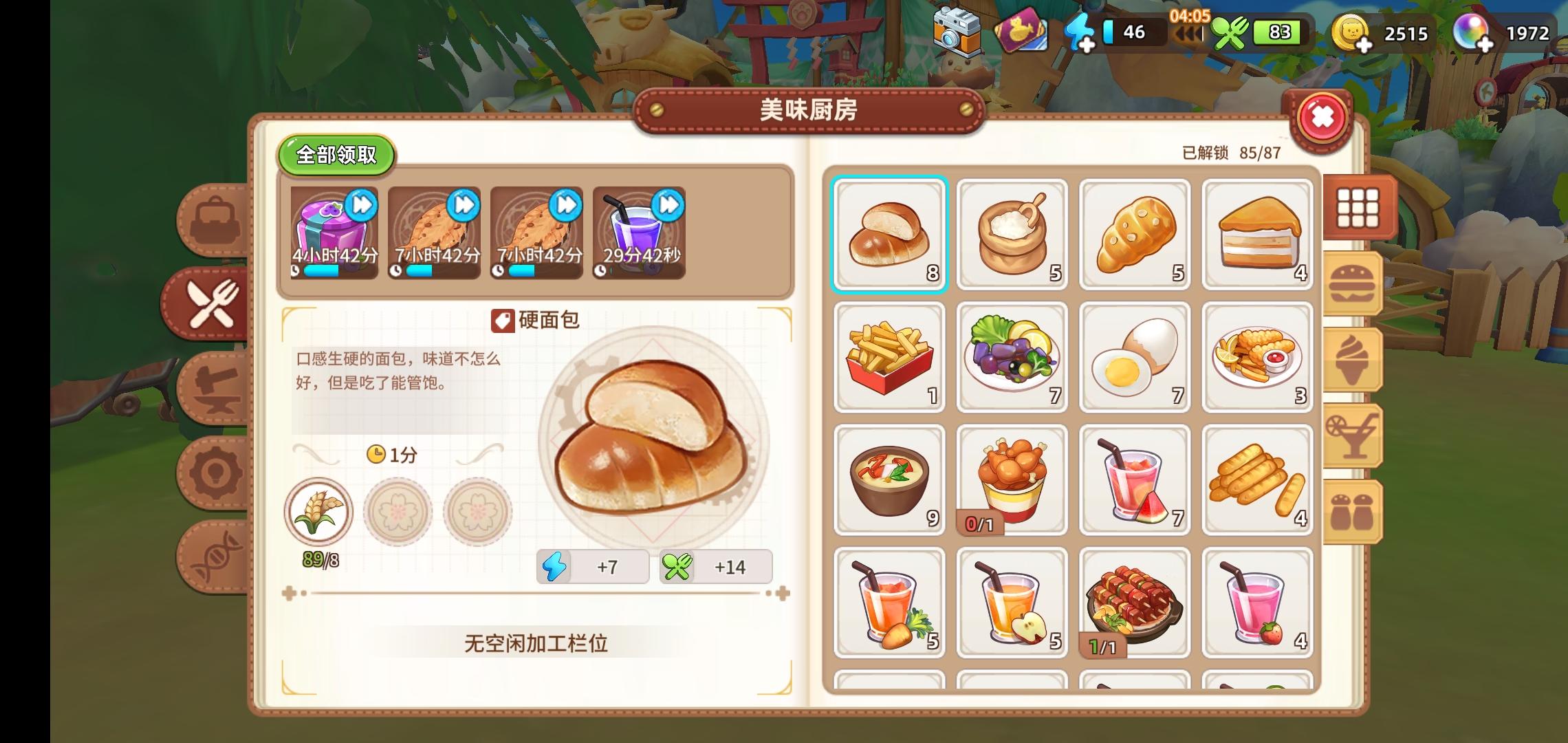This screenshot has width=1568, height=743.
Task: Select the ice cream dessert category tab
Action: pos(1353,358)
